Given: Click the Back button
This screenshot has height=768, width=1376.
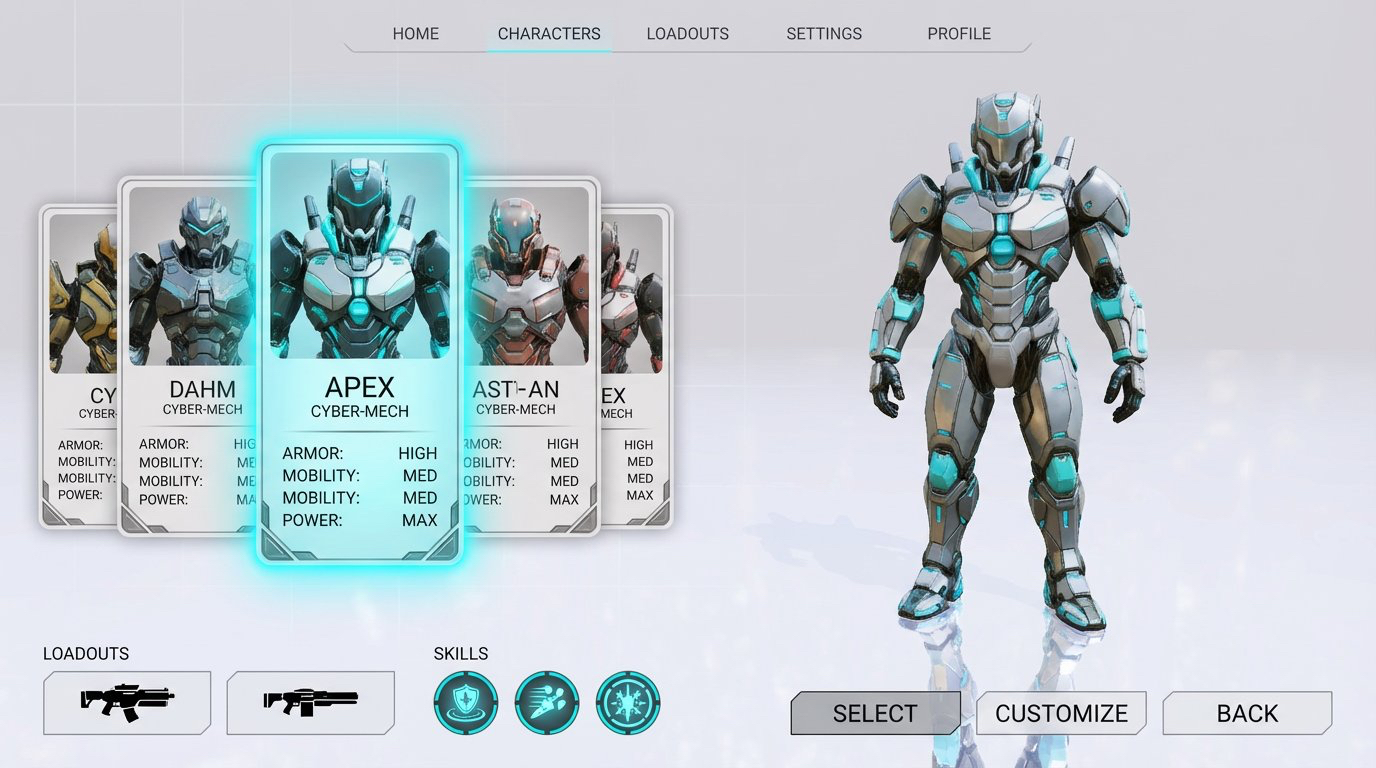Looking at the screenshot, I should (x=1247, y=713).
